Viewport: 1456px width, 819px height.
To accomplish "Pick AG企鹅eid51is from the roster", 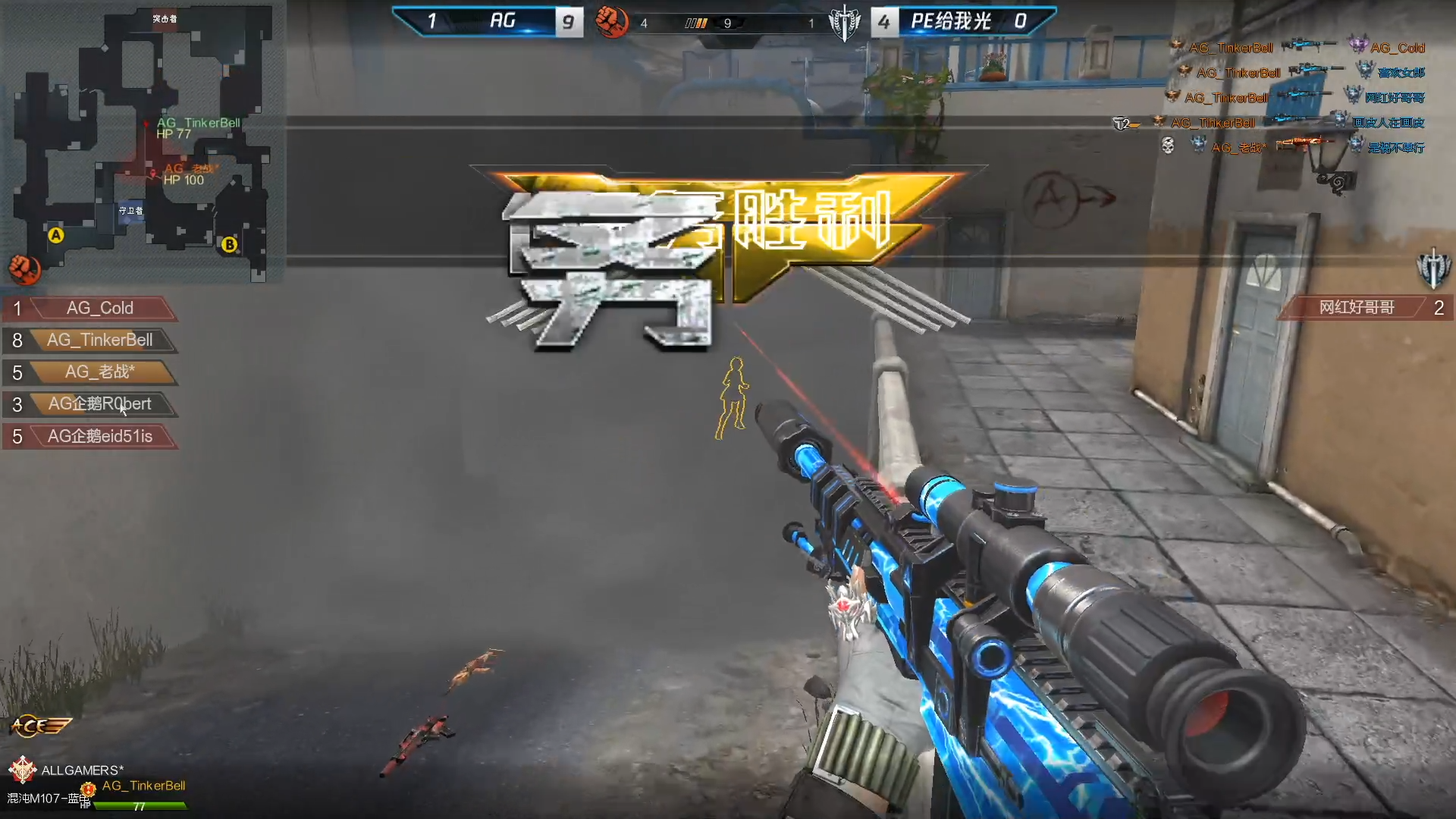I will tap(99, 436).
